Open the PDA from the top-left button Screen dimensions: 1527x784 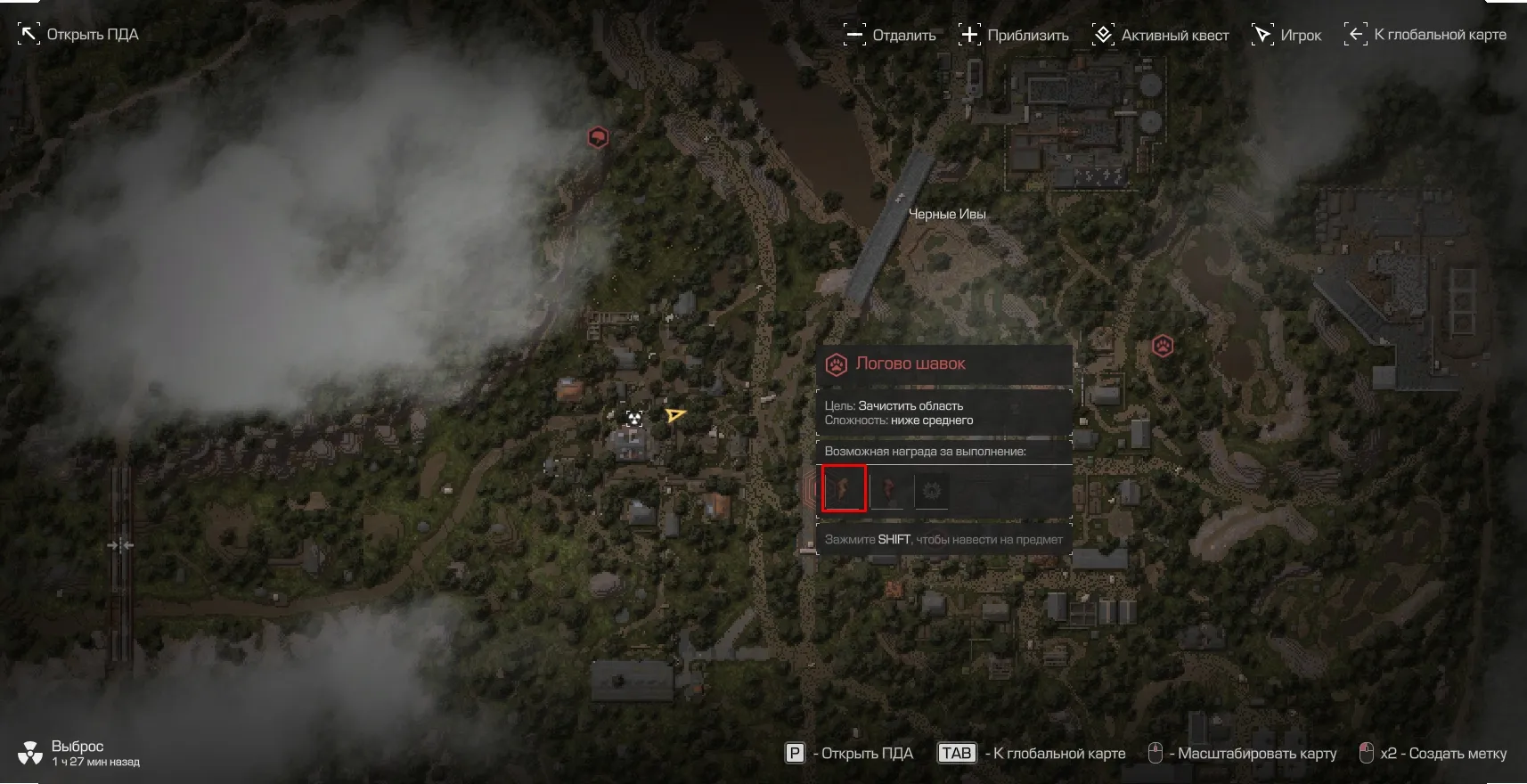(x=78, y=35)
